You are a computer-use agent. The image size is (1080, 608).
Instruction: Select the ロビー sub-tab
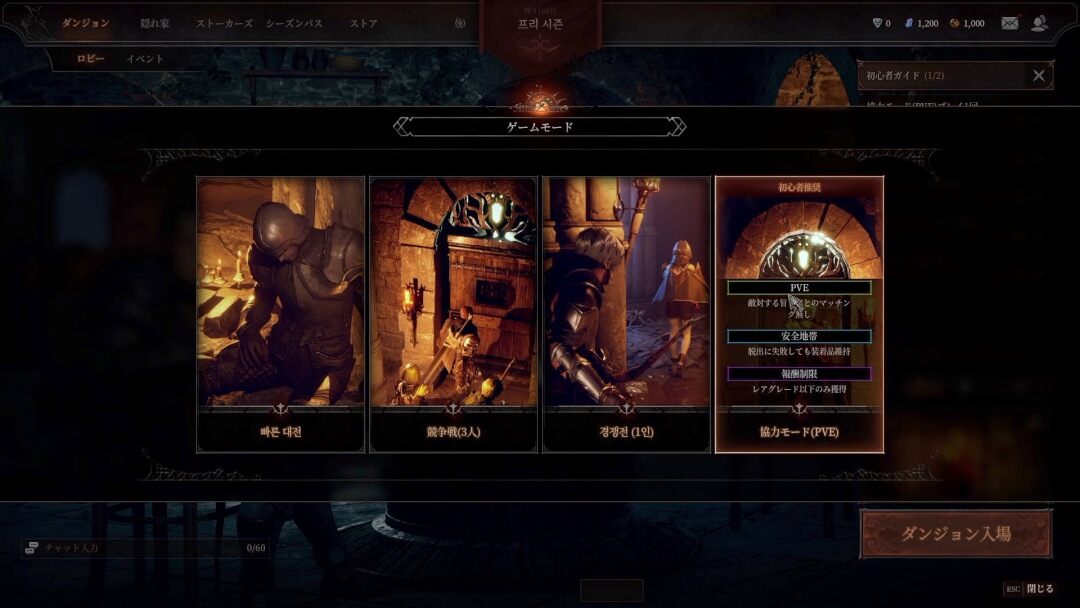[x=91, y=59]
